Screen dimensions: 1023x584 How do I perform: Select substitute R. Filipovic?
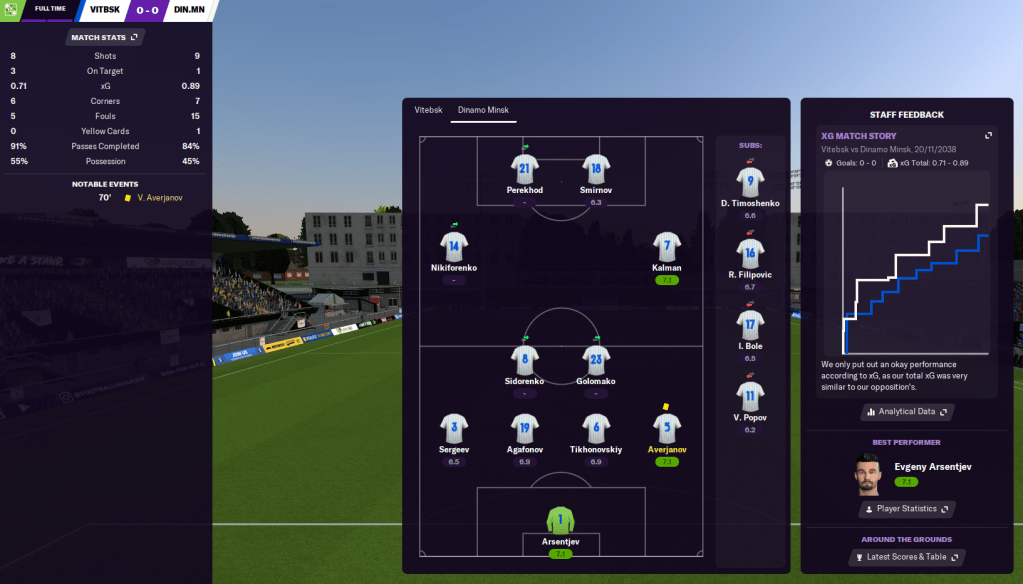pos(750,254)
